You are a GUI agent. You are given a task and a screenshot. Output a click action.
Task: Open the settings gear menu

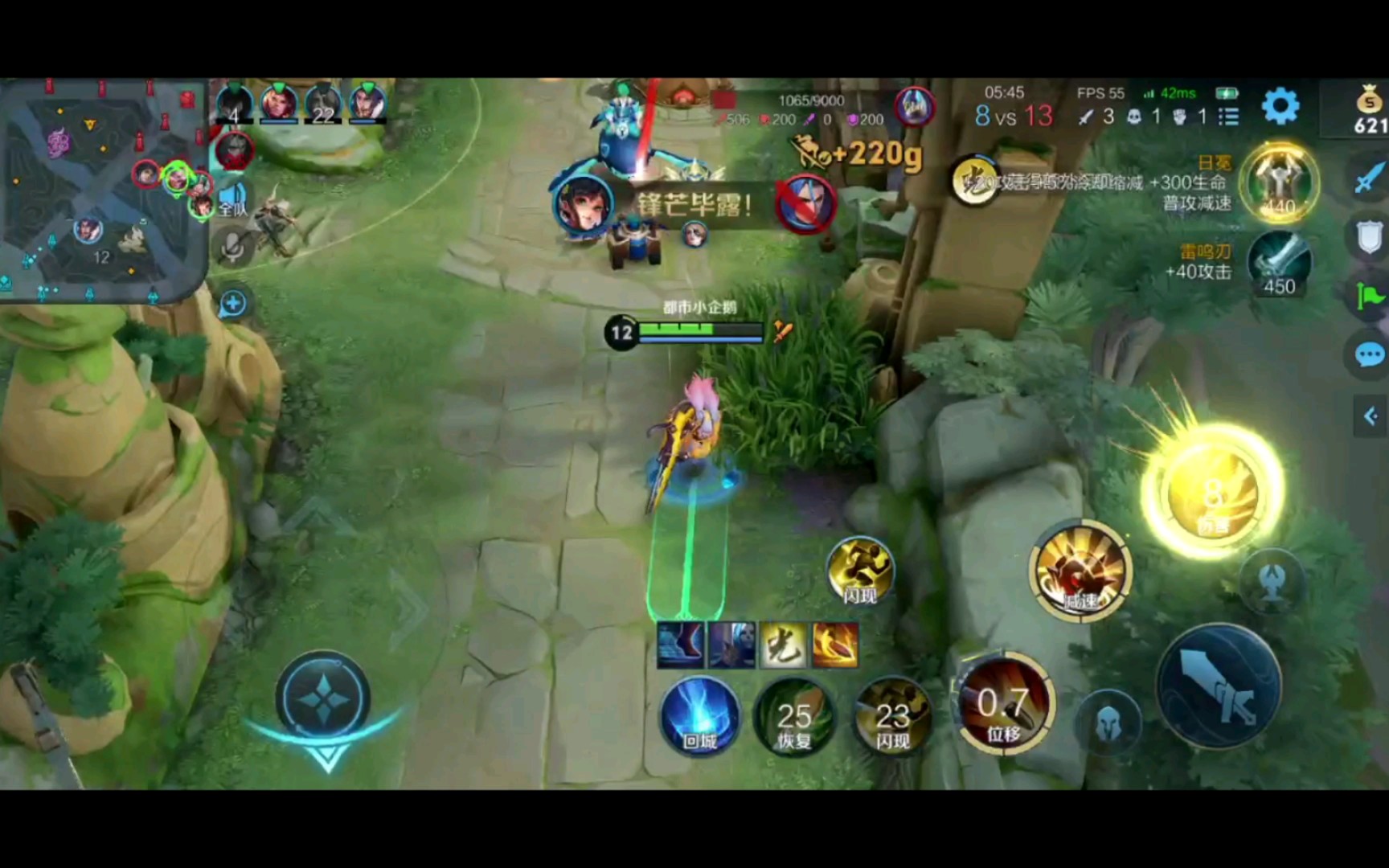click(x=1280, y=106)
